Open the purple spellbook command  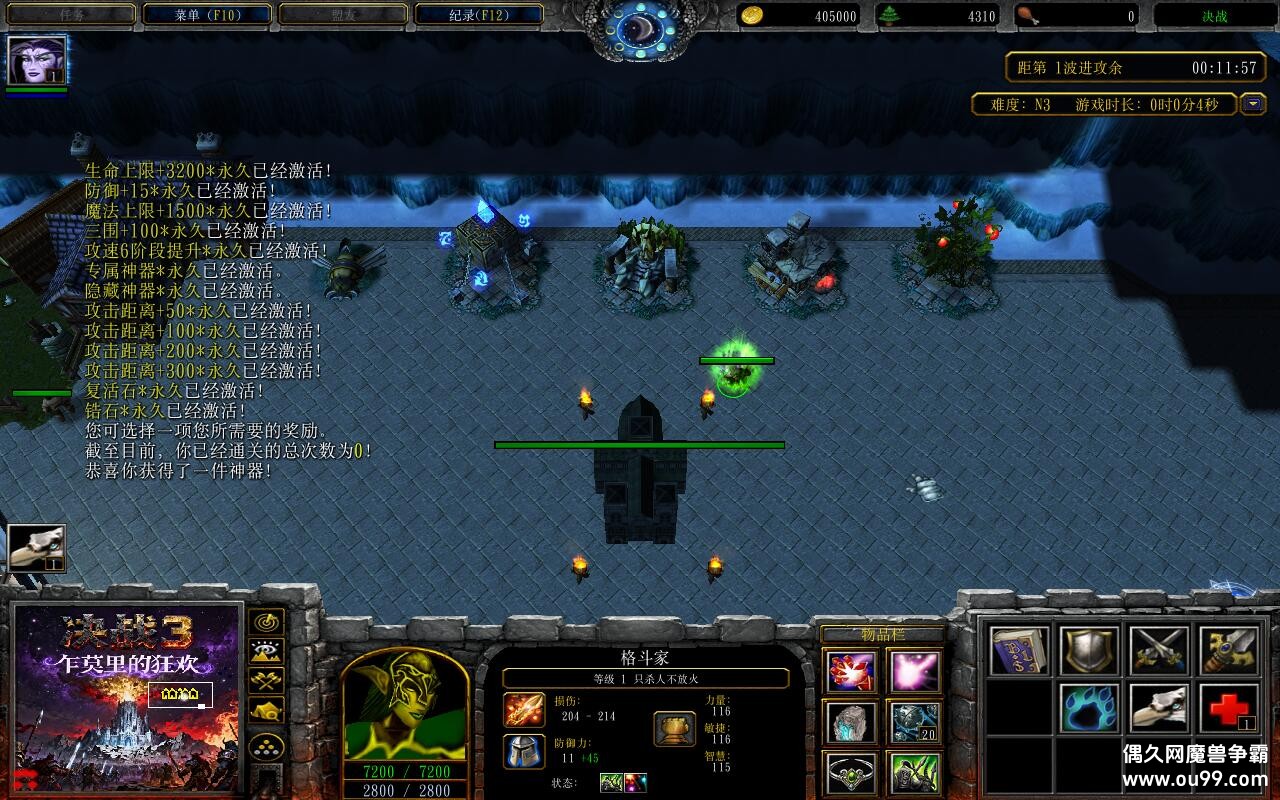[1020, 651]
